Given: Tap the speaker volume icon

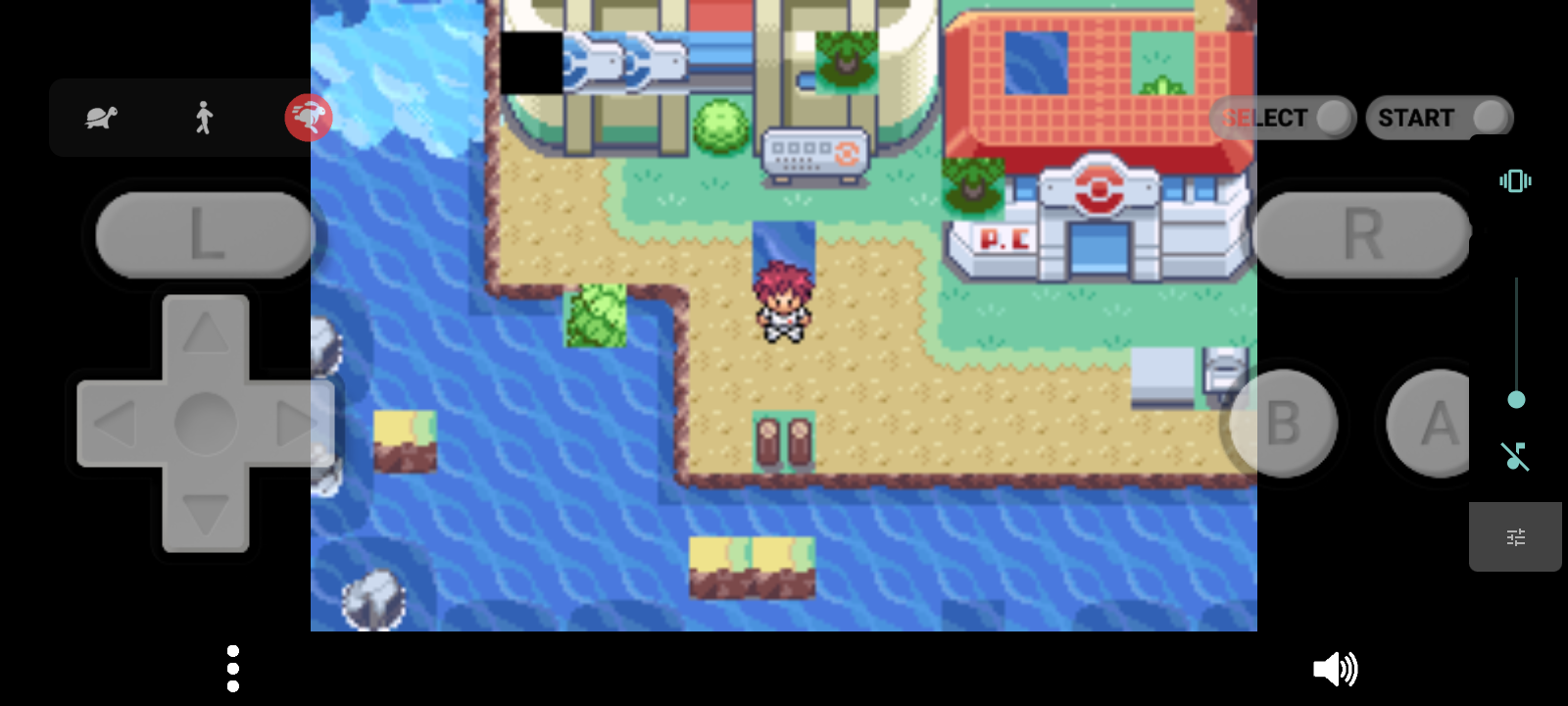Looking at the screenshot, I should [1337, 669].
